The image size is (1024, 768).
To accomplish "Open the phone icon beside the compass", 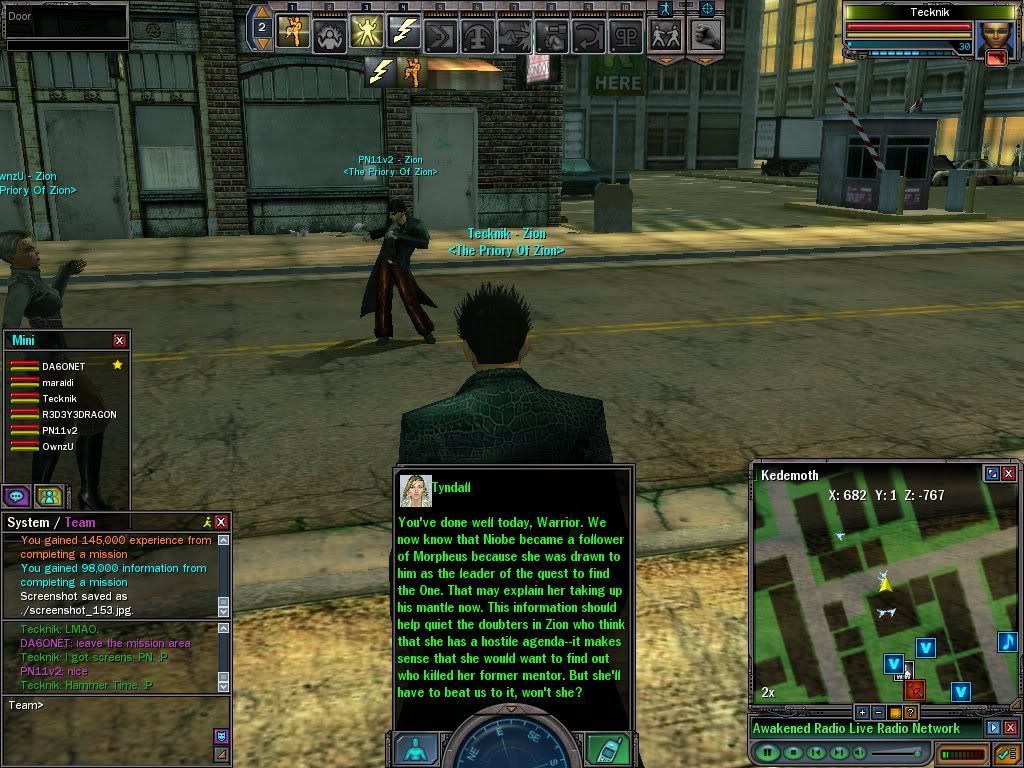I will point(607,749).
